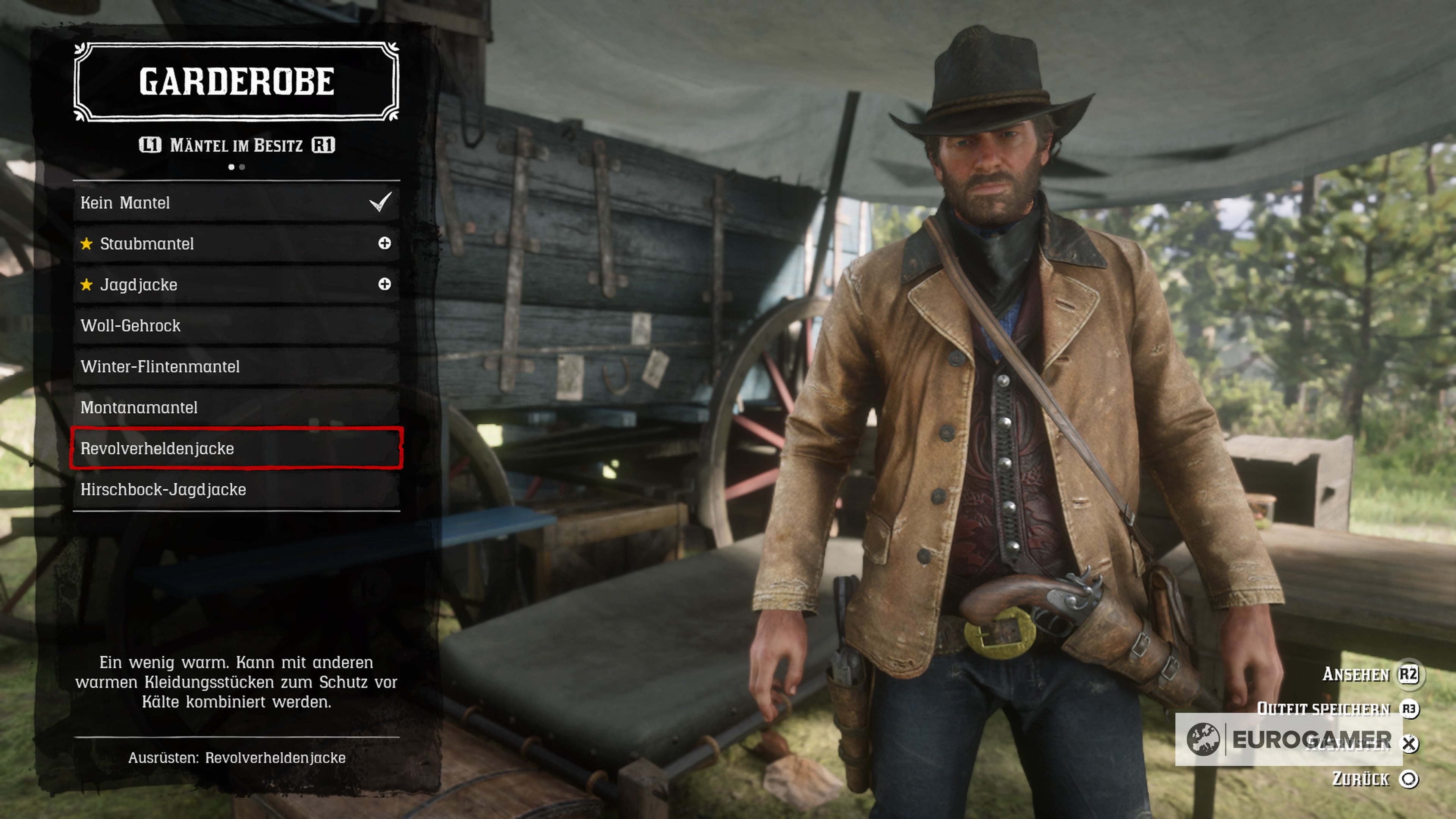Switch to the second page dot
Viewport: 1456px width, 819px height.
tap(243, 167)
